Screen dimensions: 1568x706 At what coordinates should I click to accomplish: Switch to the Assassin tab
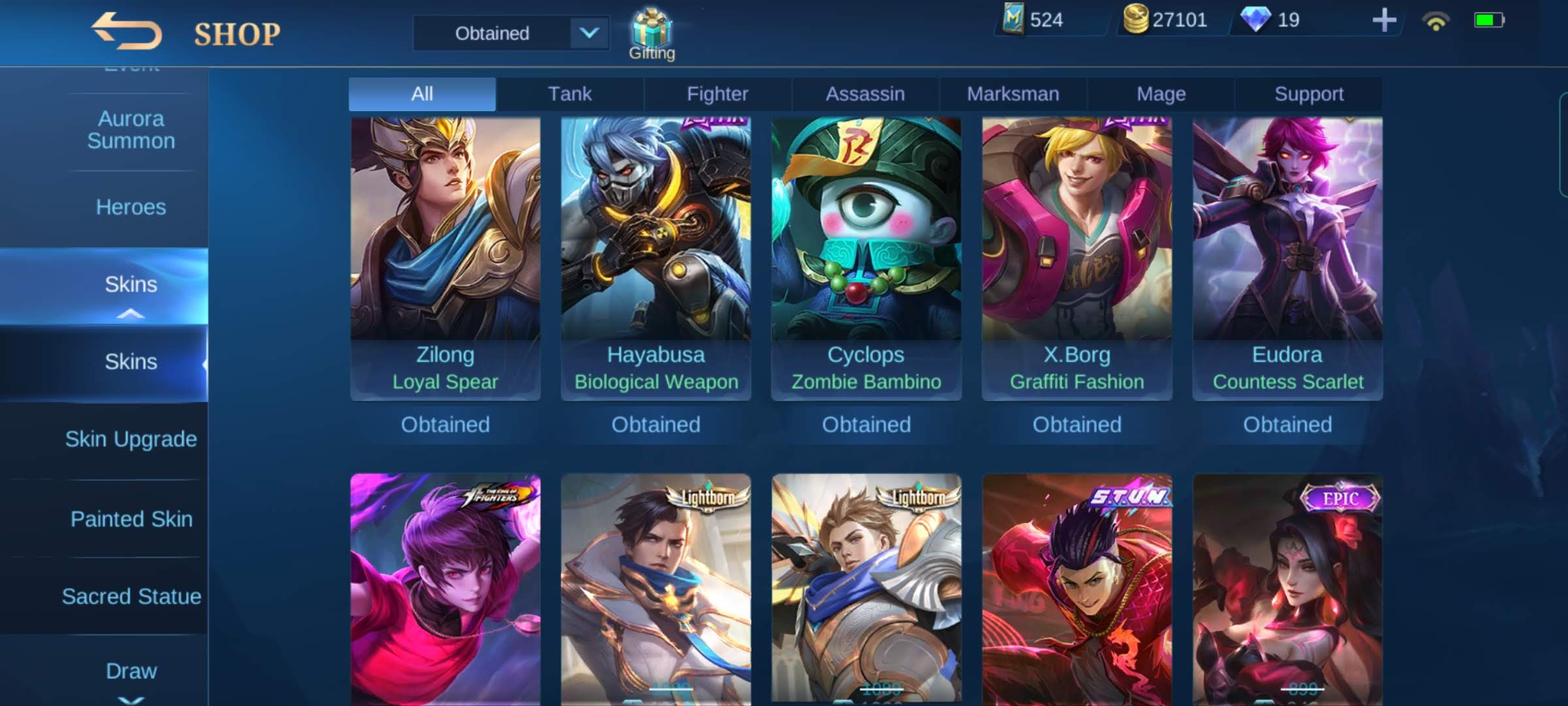tap(864, 93)
